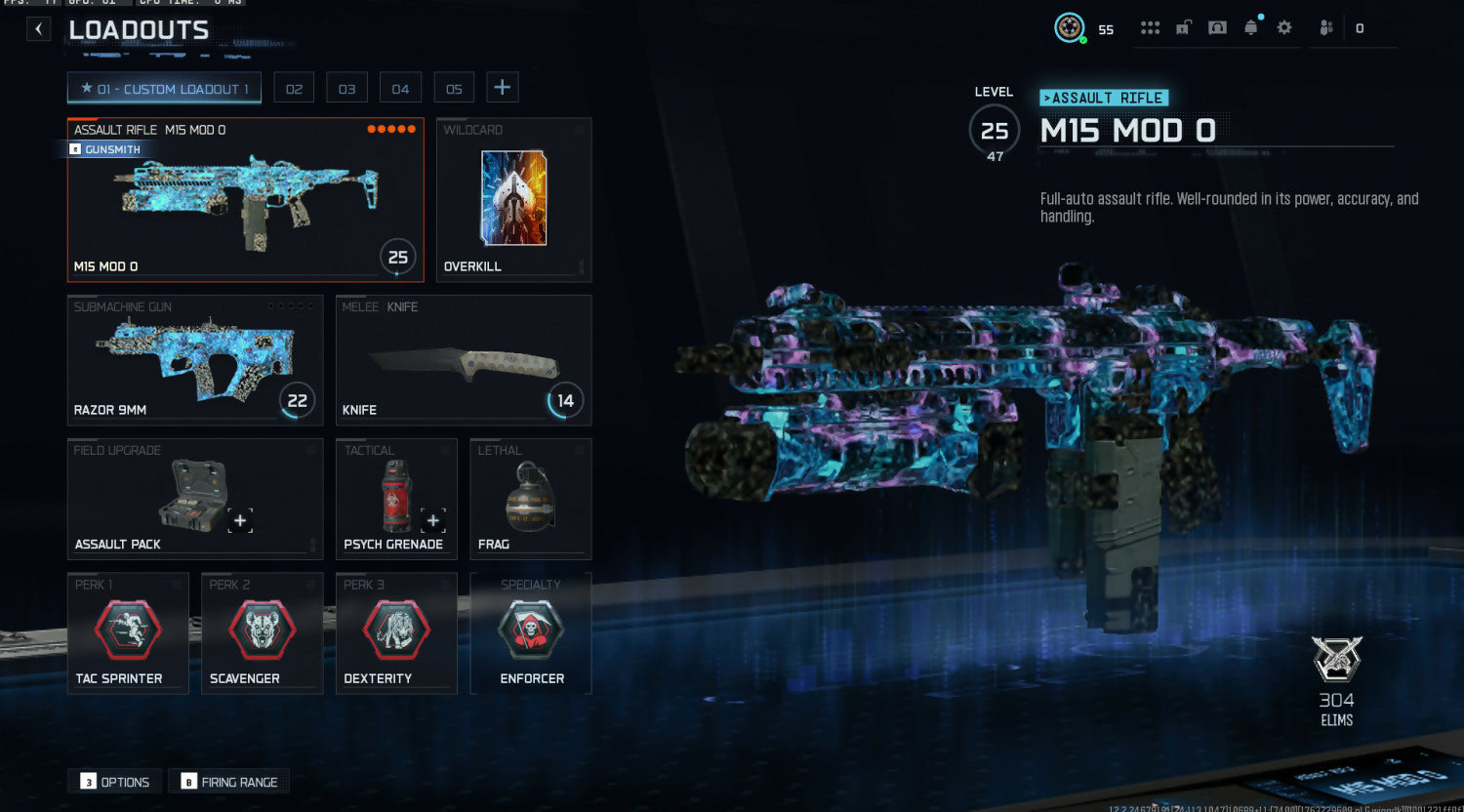
Task: Switch to loadout 04 tab
Action: (400, 89)
